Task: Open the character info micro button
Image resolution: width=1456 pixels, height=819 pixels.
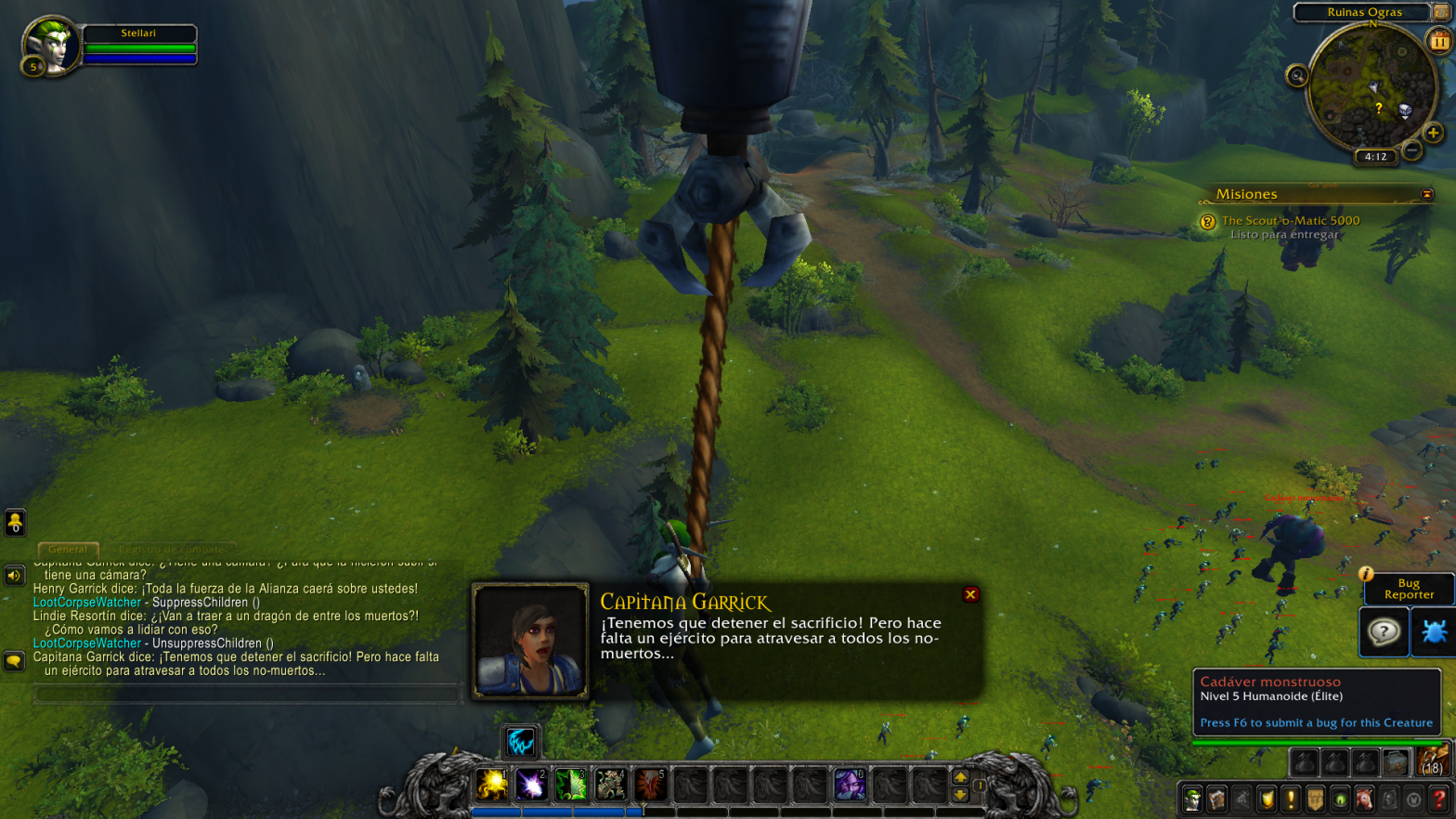Action: click(1192, 799)
